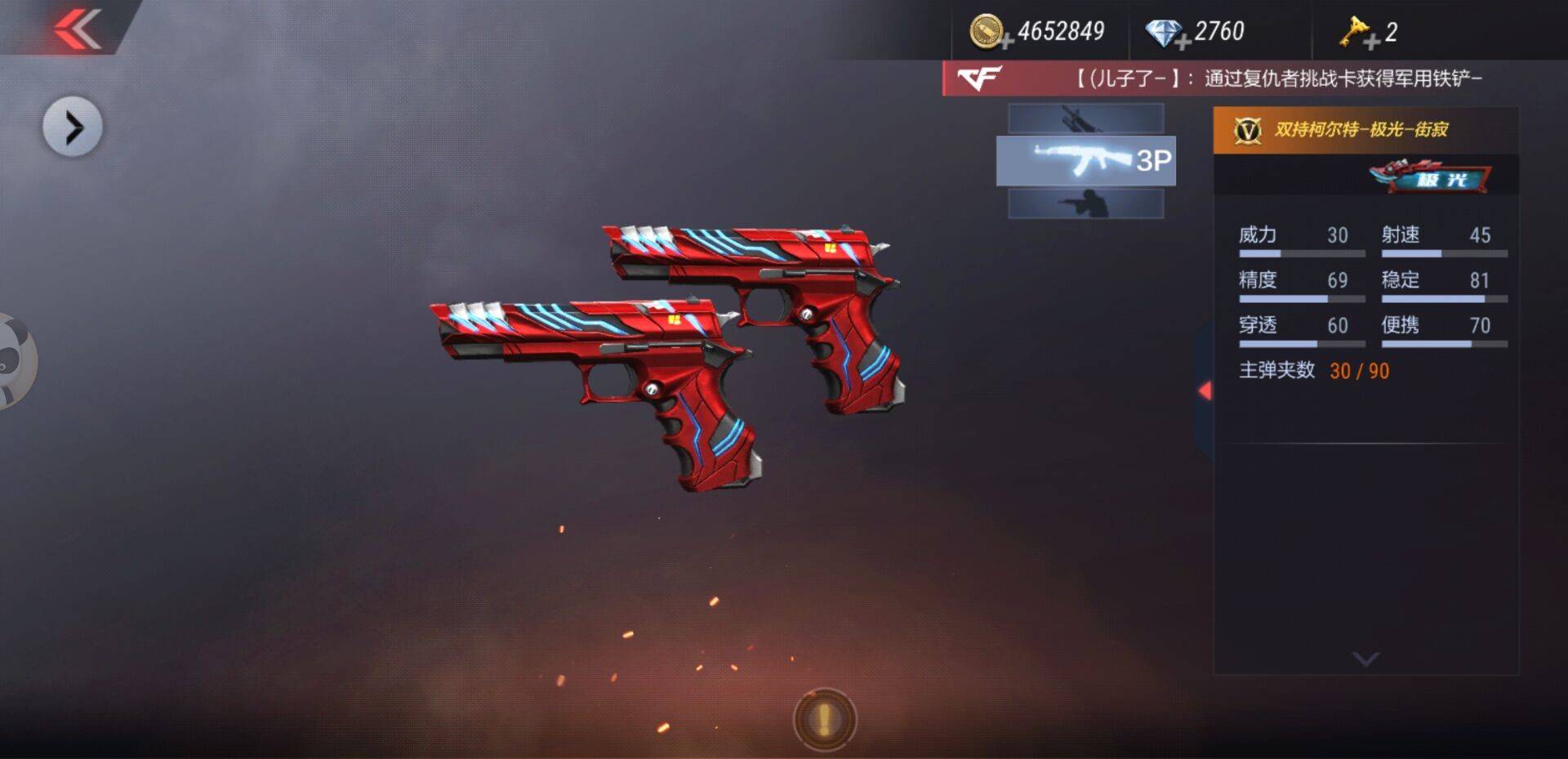Collapse the side panel with red arrow
The width and height of the screenshot is (1568, 759).
(1205, 391)
